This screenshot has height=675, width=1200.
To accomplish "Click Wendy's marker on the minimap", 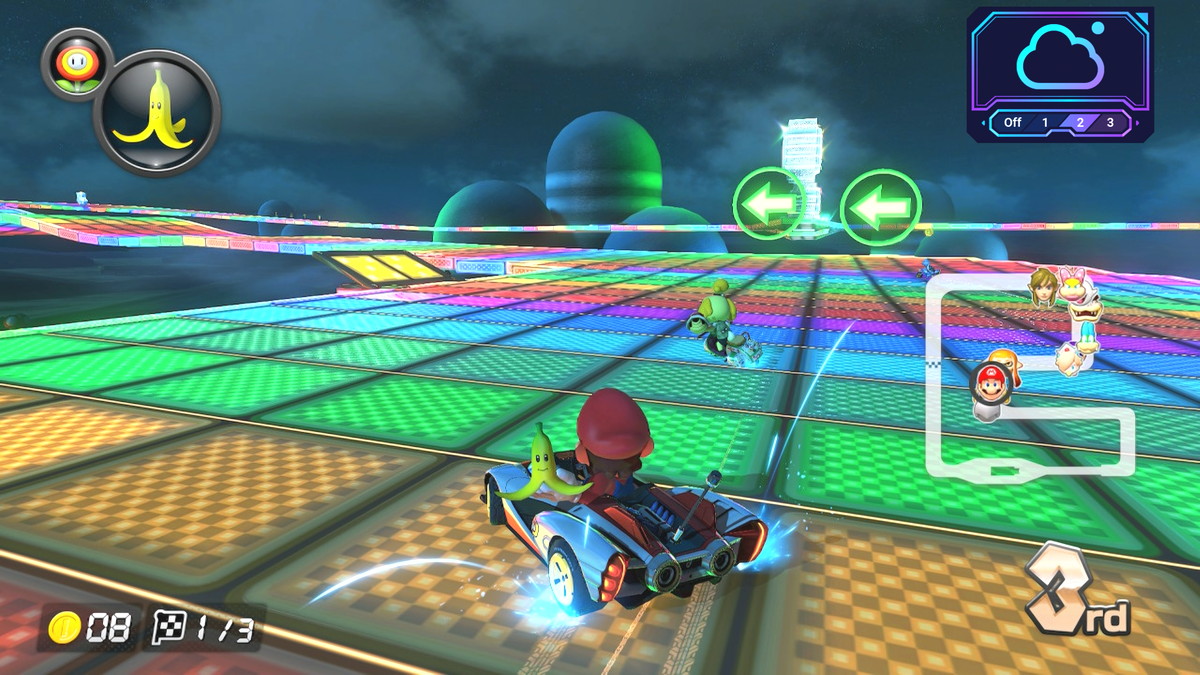I will [1076, 285].
